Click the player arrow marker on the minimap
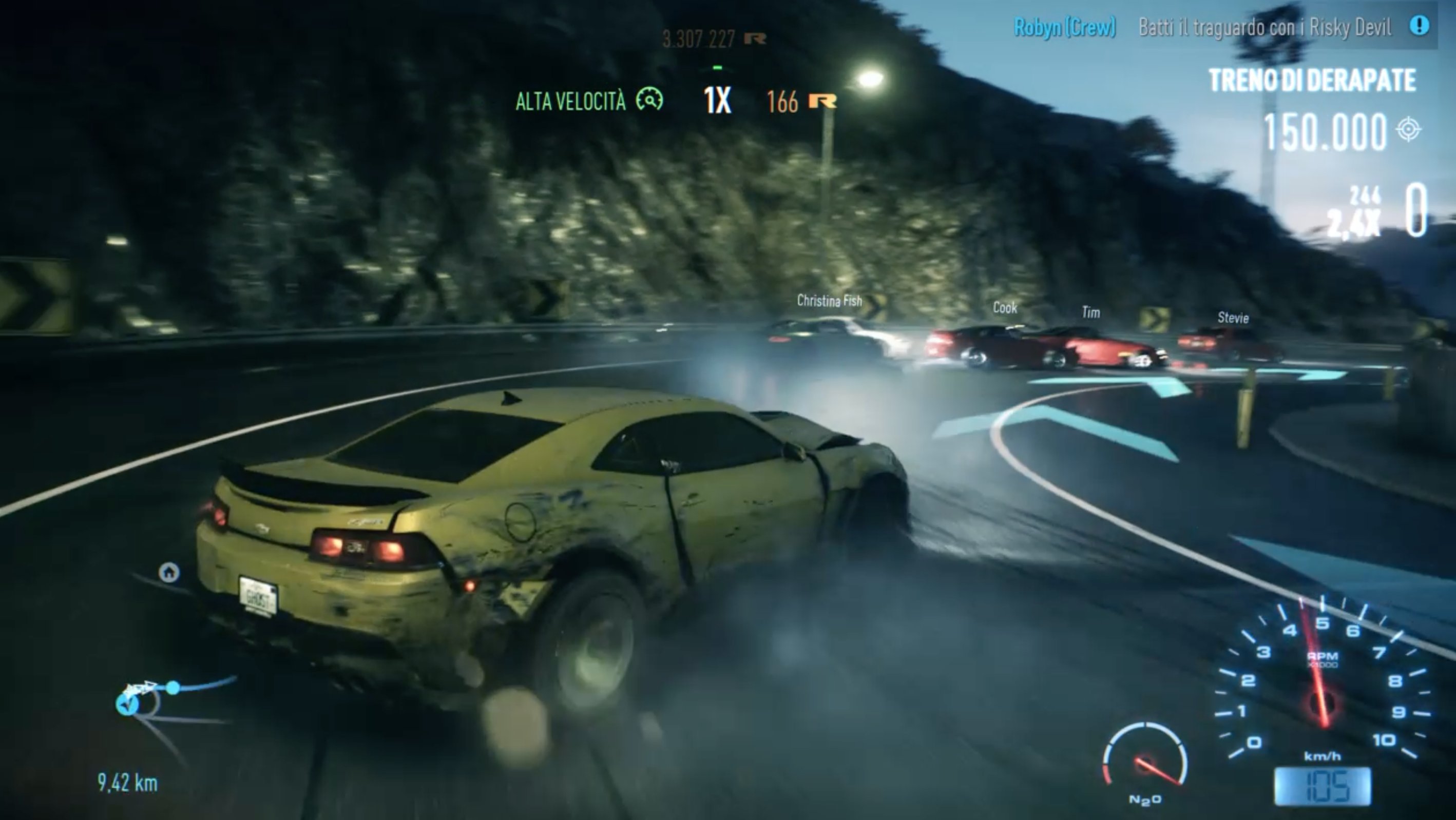 (128, 704)
